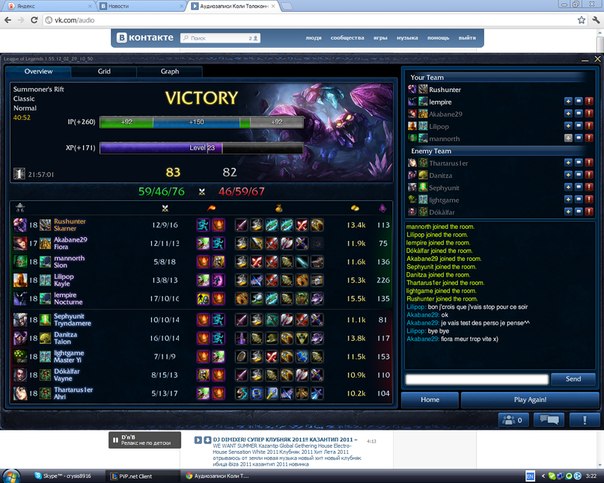This screenshot has height=483, width=604.
Task: Send the chat message
Action: [x=572, y=379]
